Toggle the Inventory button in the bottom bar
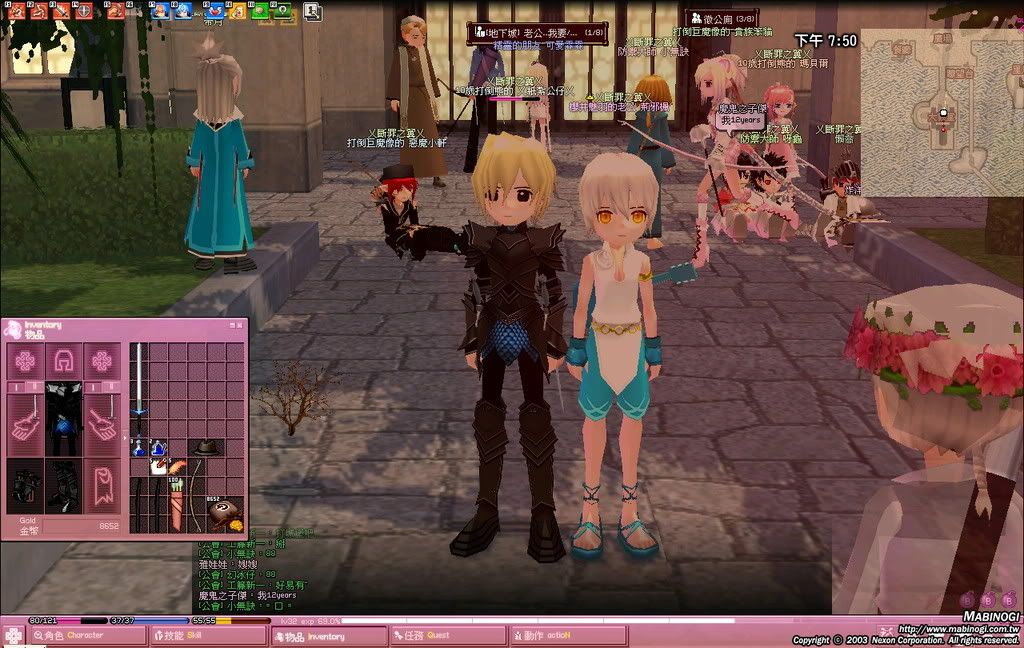The image size is (1024, 648). coord(328,636)
